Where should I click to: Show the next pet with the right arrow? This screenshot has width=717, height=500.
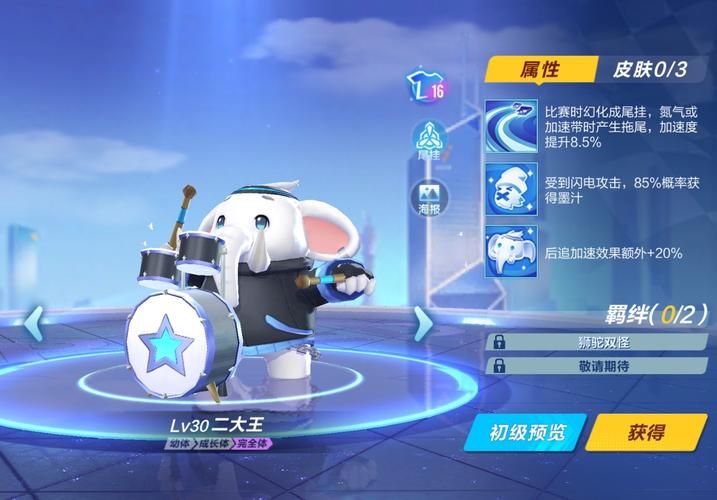(424, 323)
